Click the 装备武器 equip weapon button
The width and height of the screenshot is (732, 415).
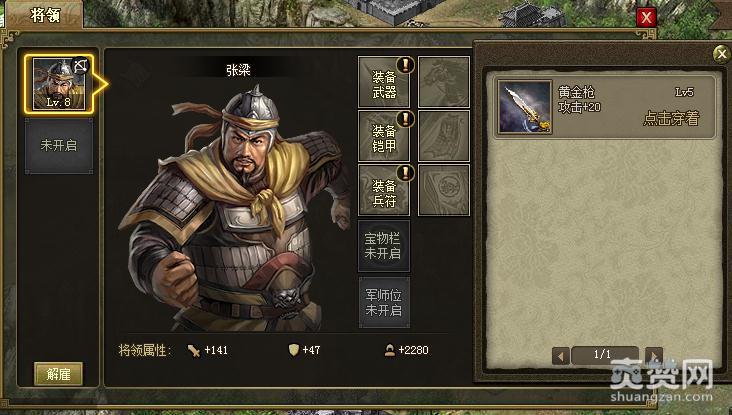[385, 83]
